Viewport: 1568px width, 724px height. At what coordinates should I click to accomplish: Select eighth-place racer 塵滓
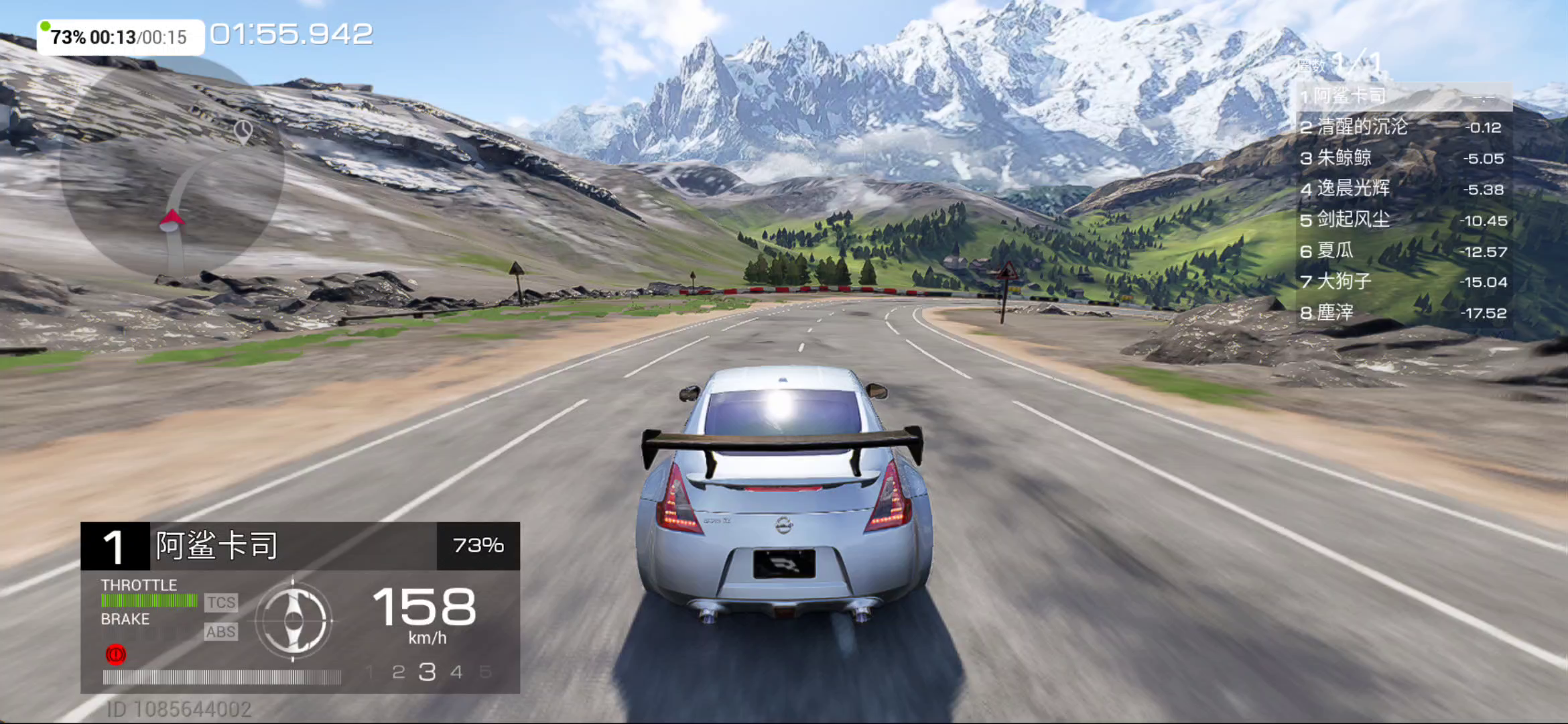tap(1403, 313)
